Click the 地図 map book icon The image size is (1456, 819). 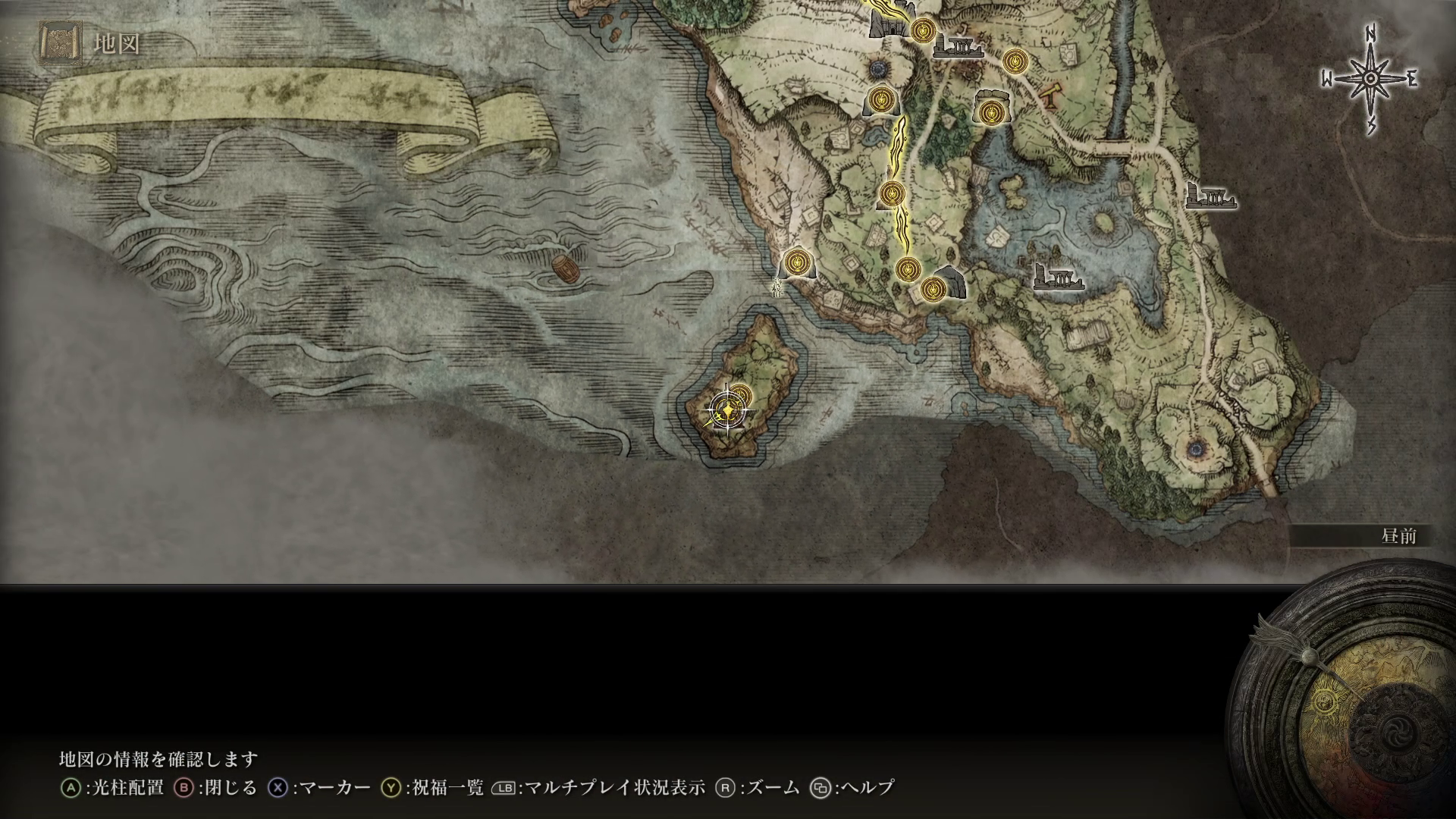[59, 43]
